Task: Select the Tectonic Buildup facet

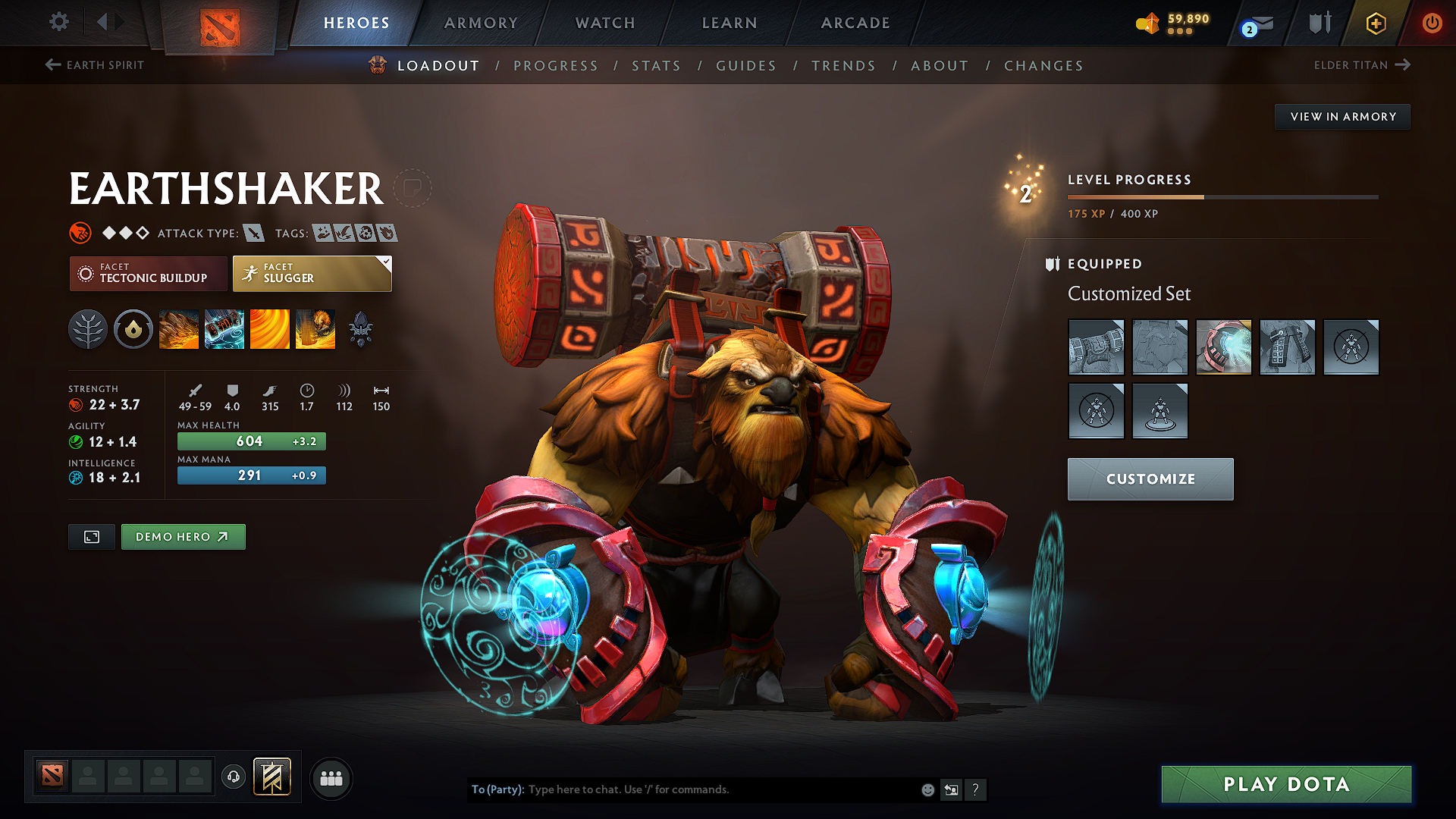Action: (148, 274)
